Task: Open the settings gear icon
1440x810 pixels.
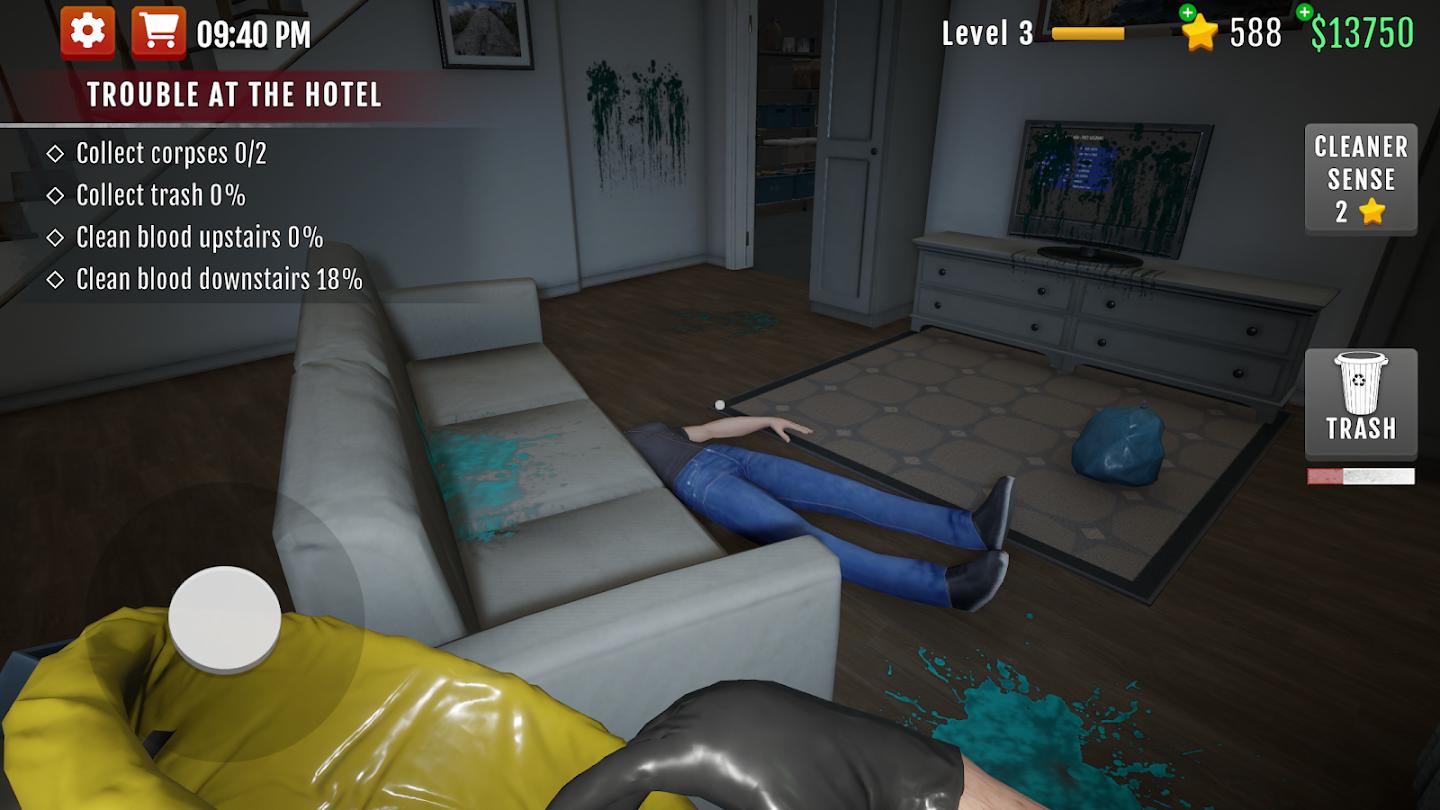Action: (88, 29)
